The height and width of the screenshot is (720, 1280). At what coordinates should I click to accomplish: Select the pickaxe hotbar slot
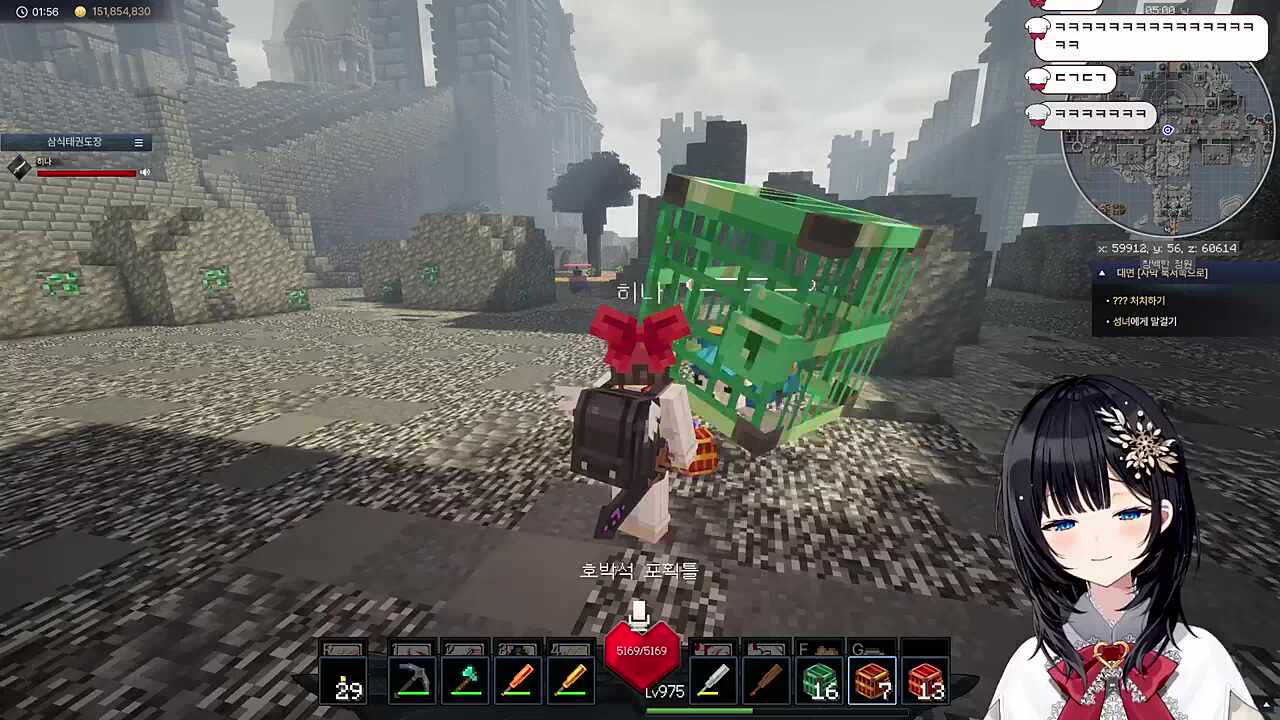click(412, 680)
